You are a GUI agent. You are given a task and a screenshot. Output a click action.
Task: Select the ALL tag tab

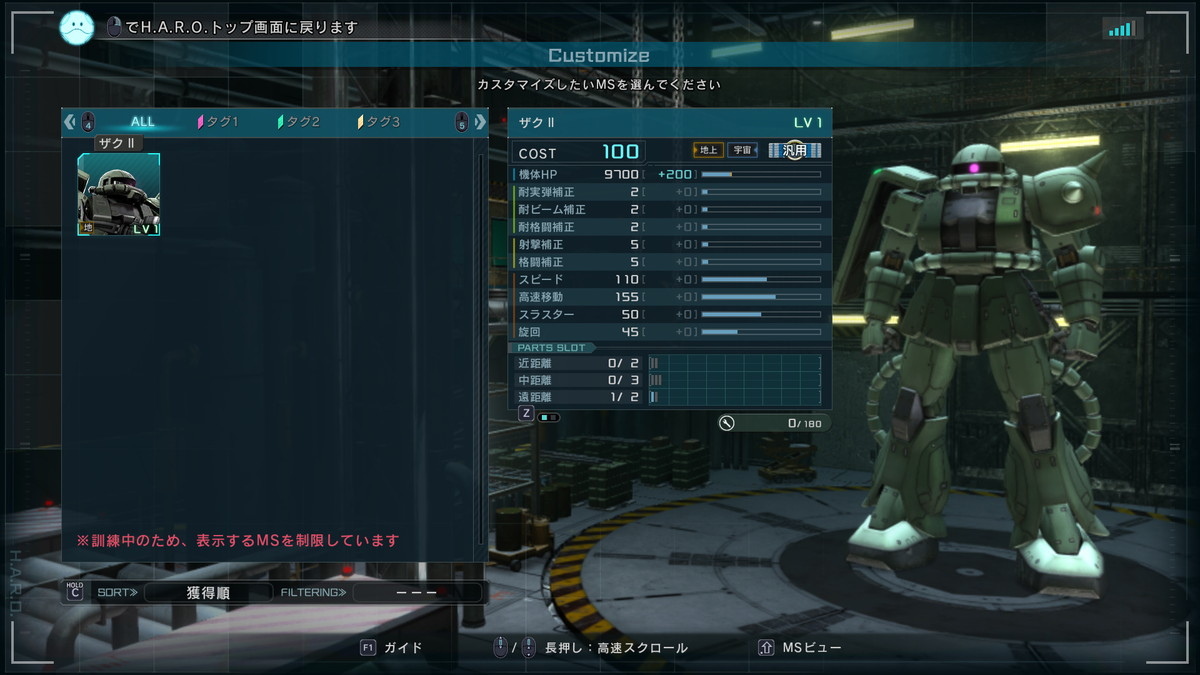pos(143,122)
